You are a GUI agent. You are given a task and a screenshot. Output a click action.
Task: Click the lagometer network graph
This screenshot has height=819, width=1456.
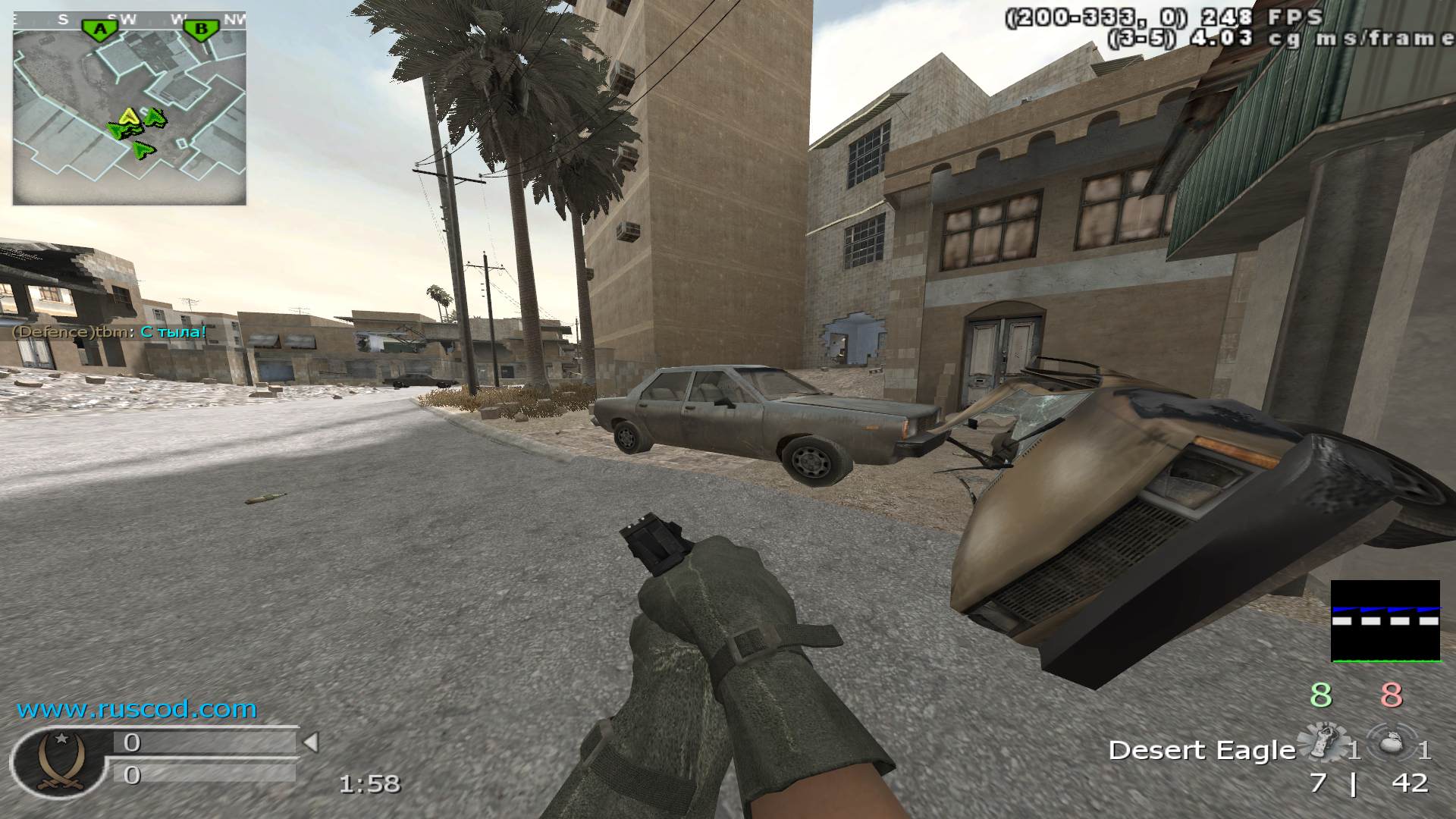[1385, 621]
